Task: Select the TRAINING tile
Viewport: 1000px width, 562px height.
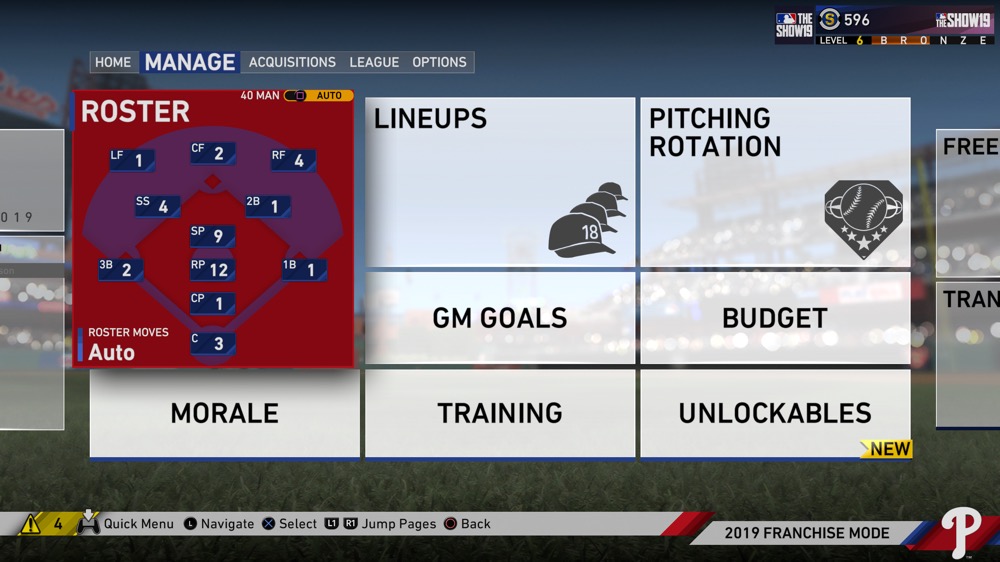Action: point(500,413)
